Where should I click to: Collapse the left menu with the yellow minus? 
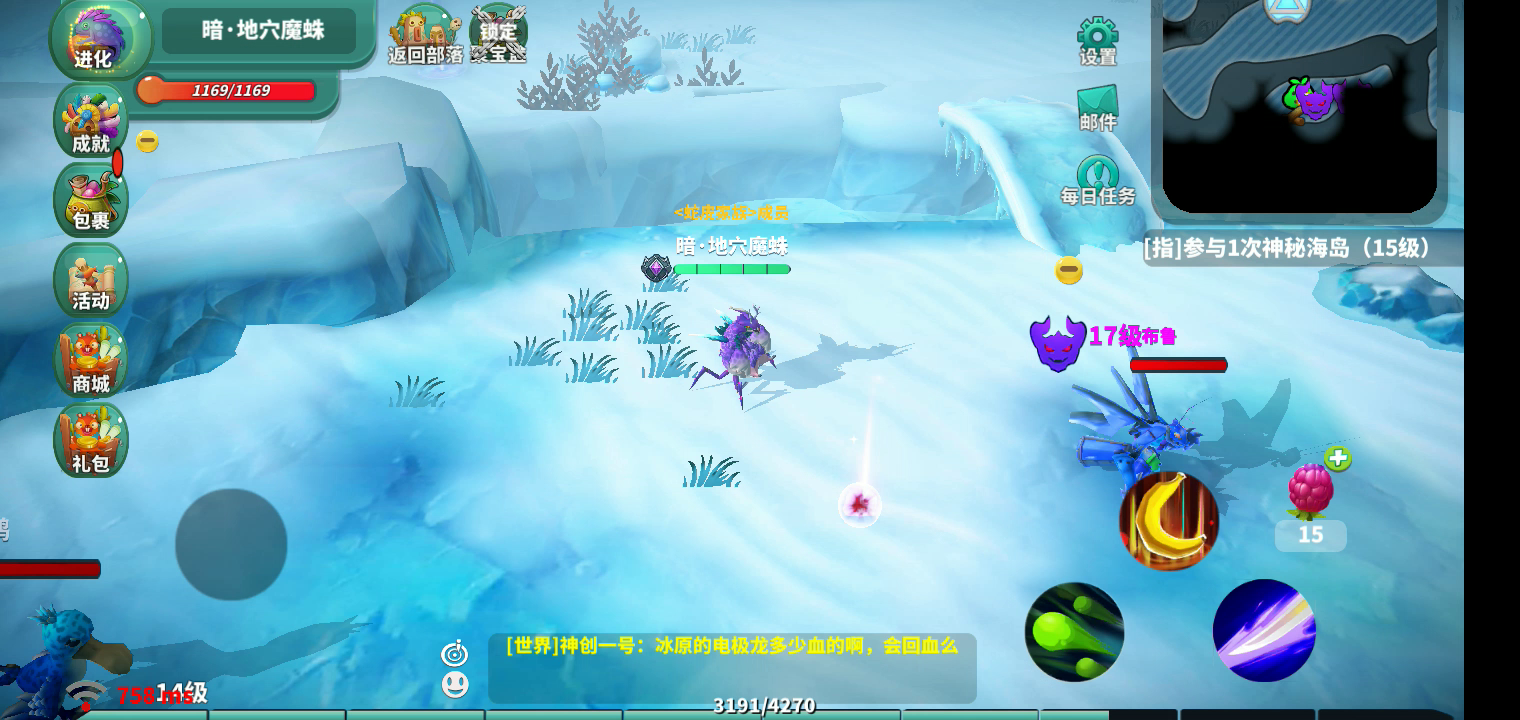click(x=147, y=142)
